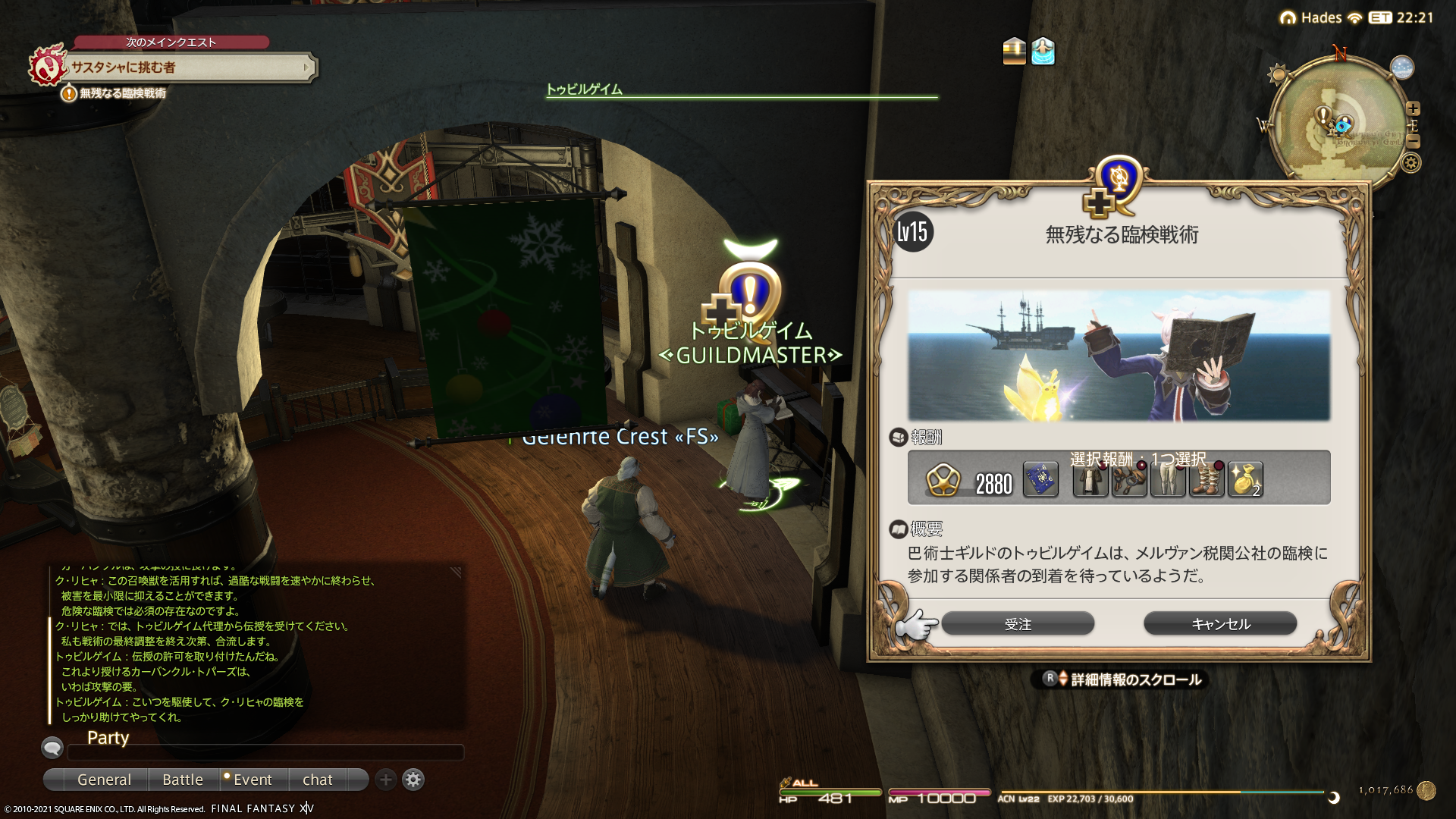The height and width of the screenshot is (819, 1456).
Task: Focus the chat text input field
Action: point(265,752)
